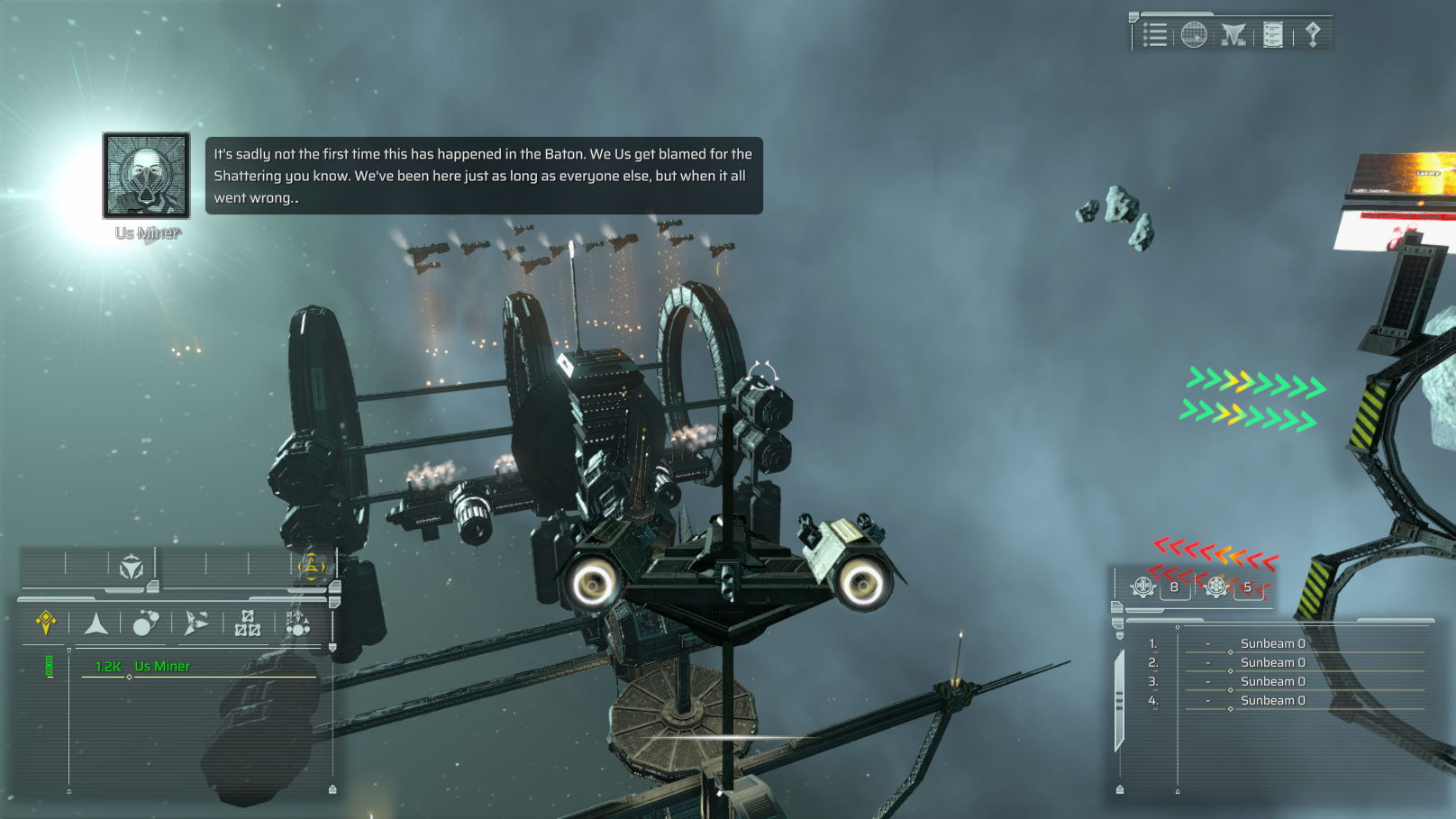Open the checklist document icon
The width and height of the screenshot is (1456, 819).
point(1273,35)
